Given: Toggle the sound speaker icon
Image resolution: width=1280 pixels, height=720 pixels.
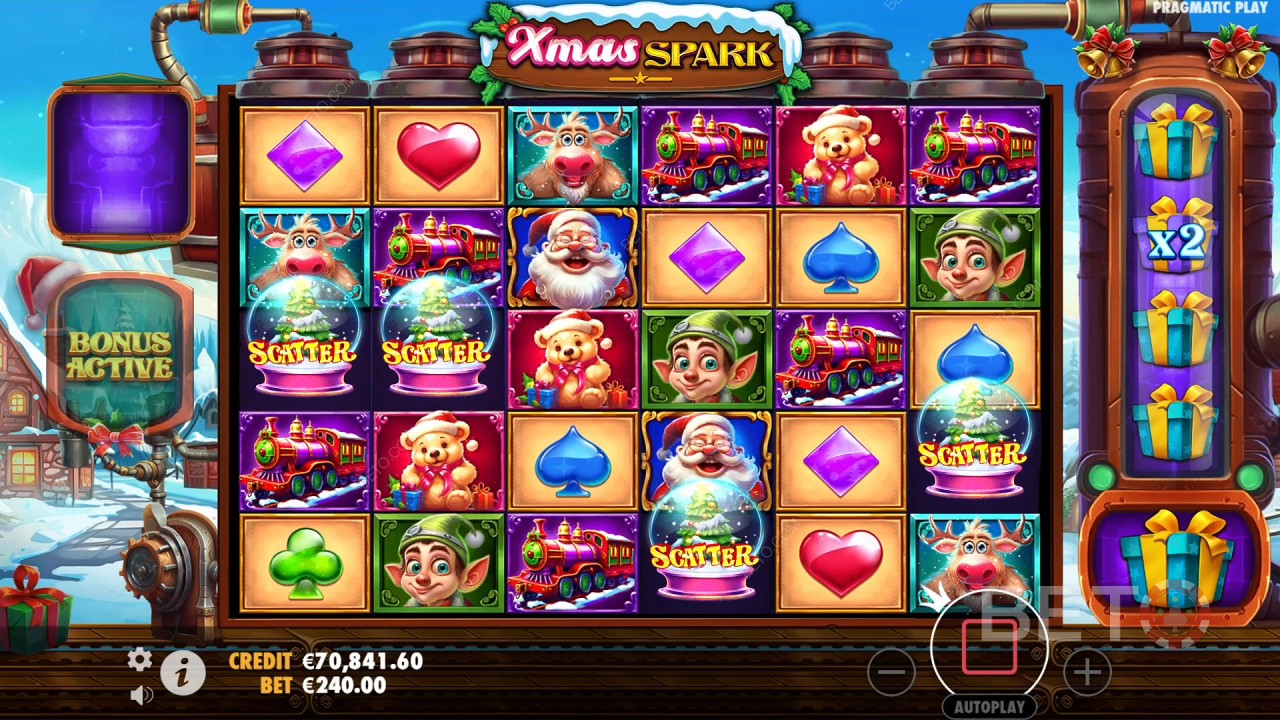Looking at the screenshot, I should pyautogui.click(x=141, y=693).
